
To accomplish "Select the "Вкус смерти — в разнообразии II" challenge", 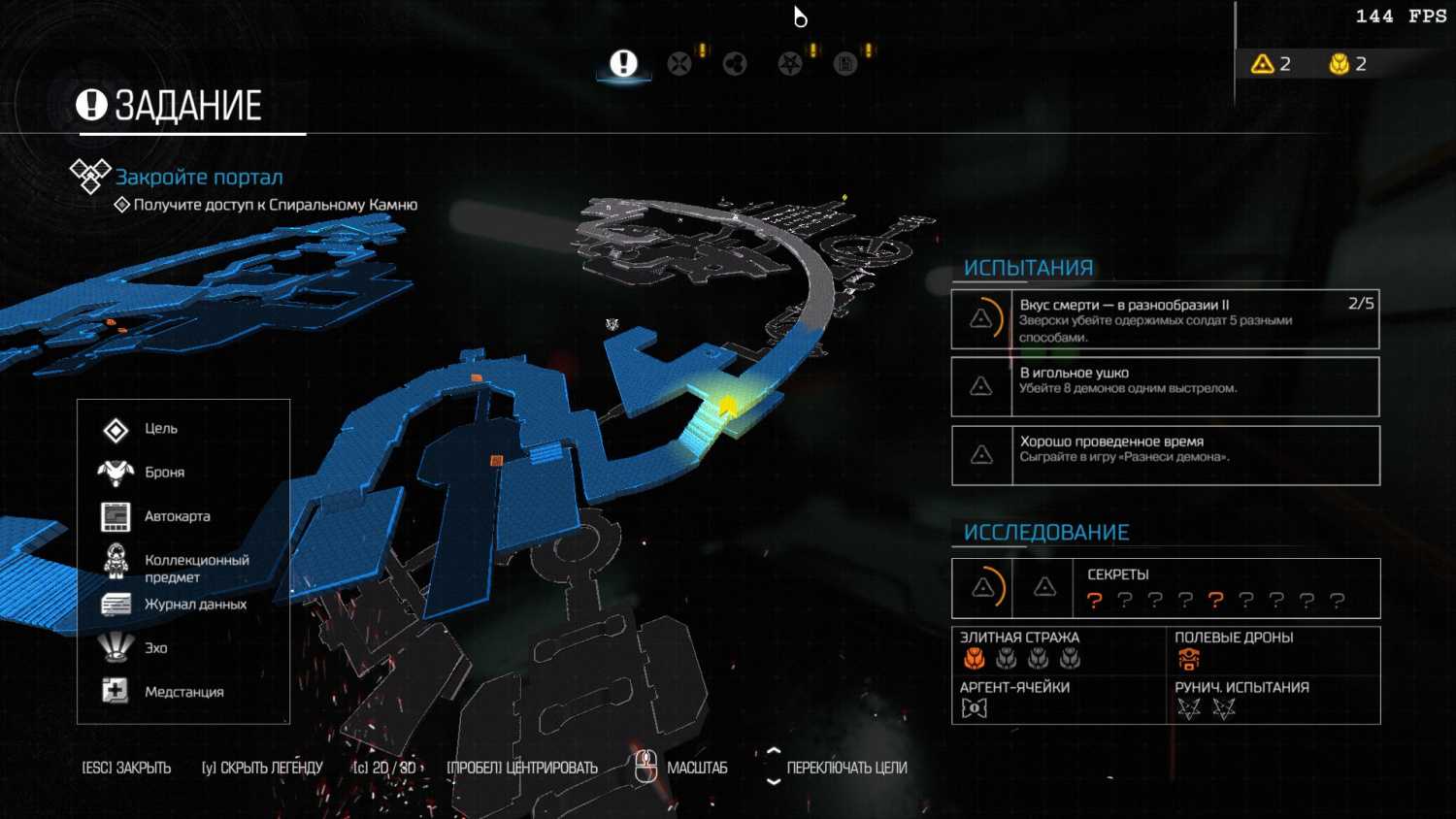I will point(1165,319).
